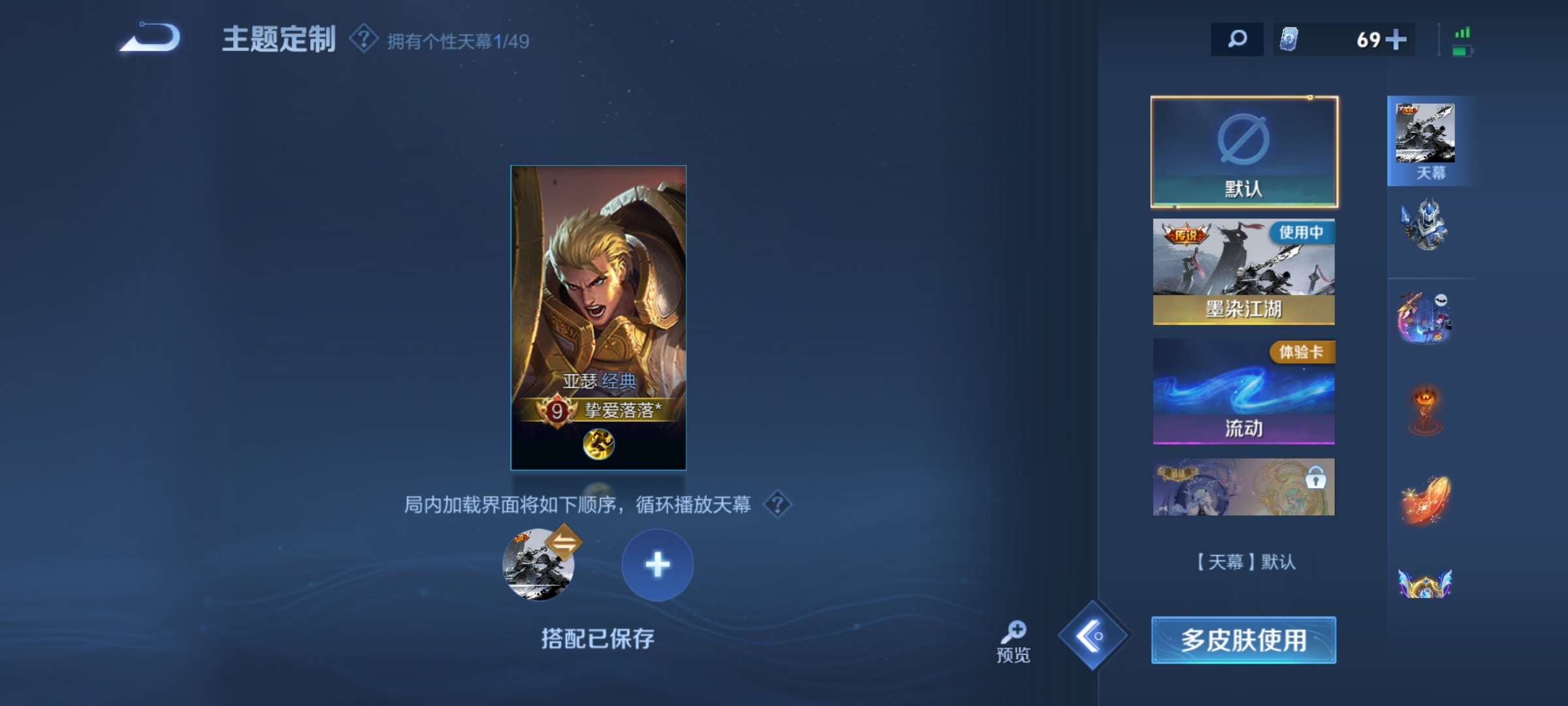Select the 默认 canopy option
The height and width of the screenshot is (706, 1568).
coord(1242,150)
